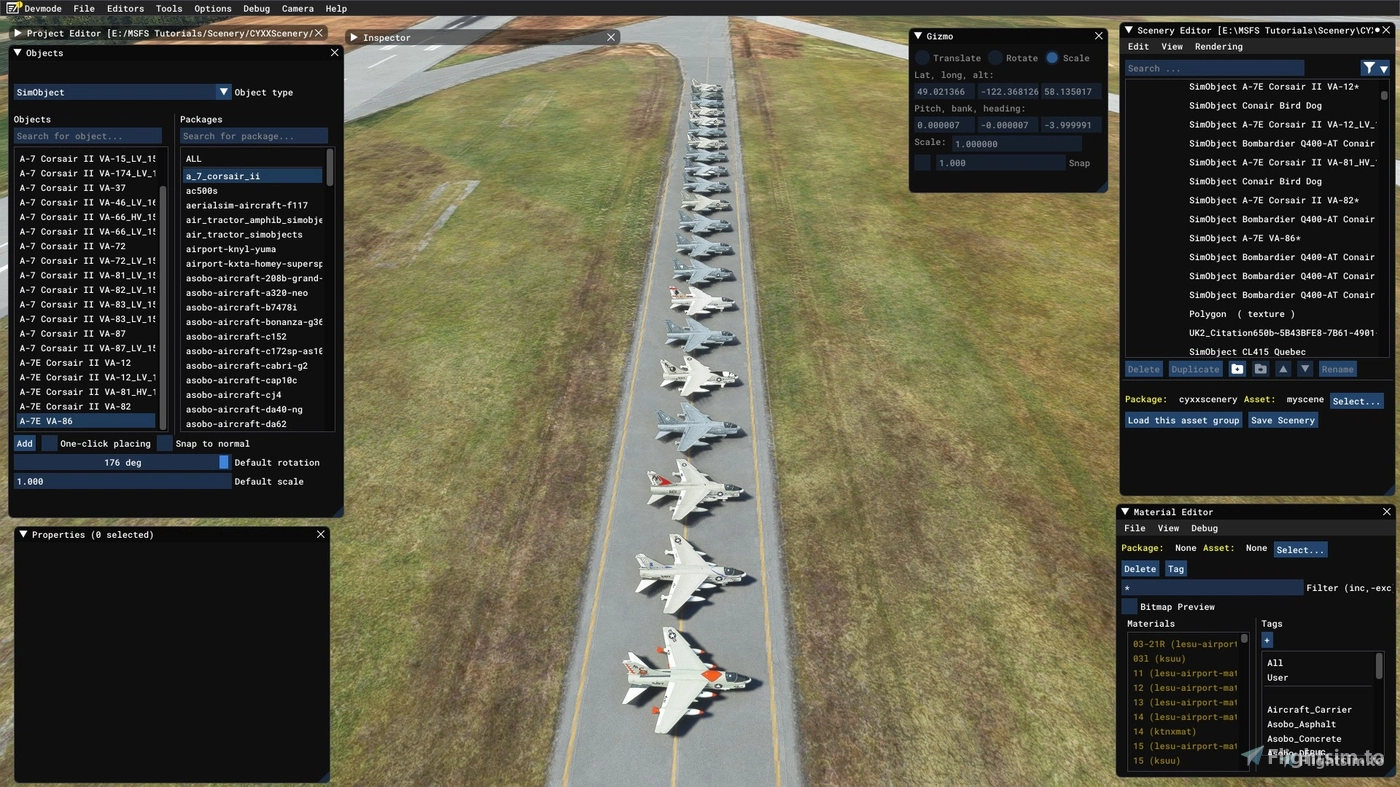The image size is (1400, 787).
Task: Click the group-into-folder icon next to Duplicate
Action: [1261, 369]
